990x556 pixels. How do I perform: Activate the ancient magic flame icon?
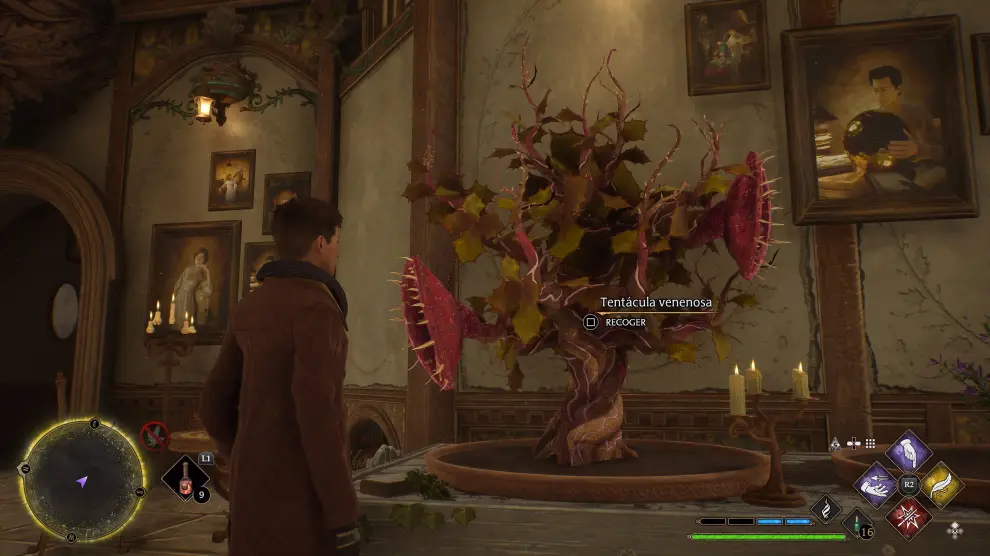pos(826,511)
